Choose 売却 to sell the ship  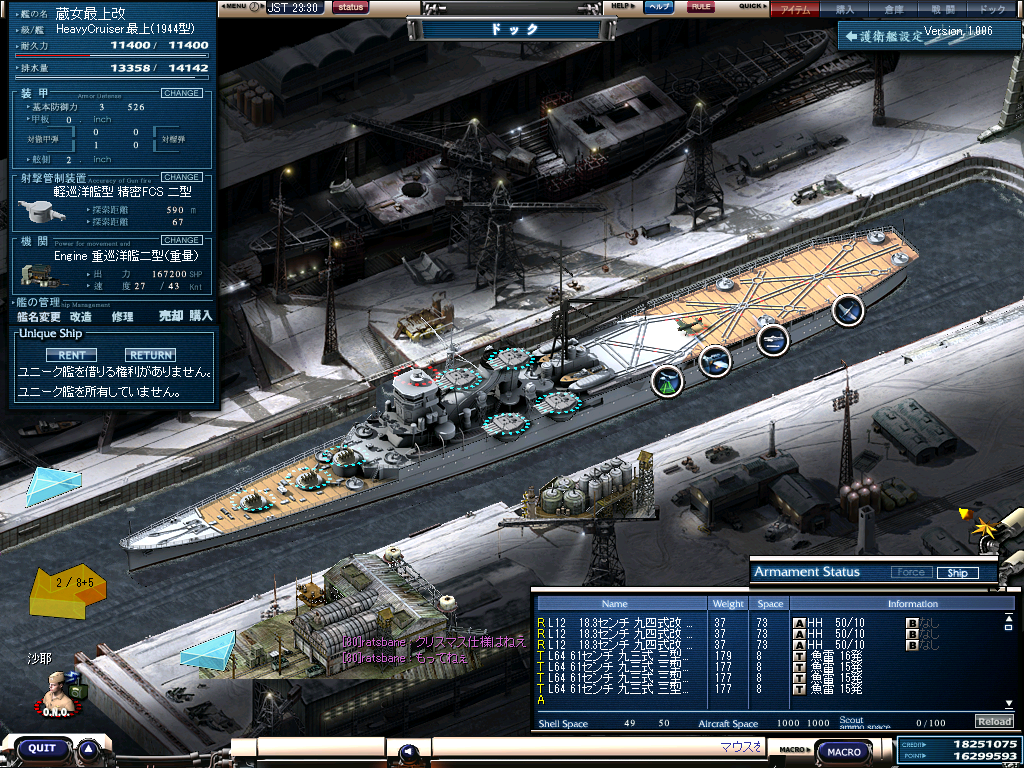tap(171, 316)
